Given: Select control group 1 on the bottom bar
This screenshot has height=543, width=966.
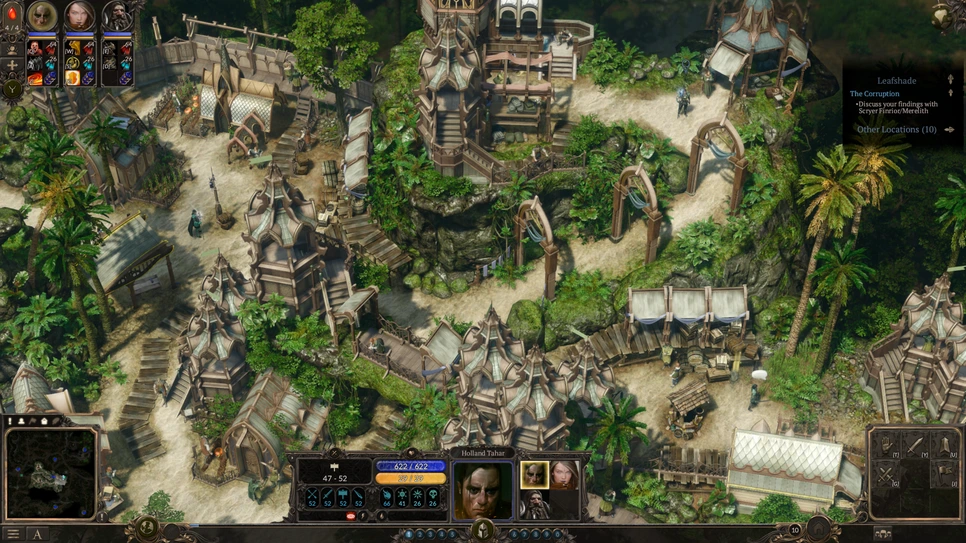Looking at the screenshot, I should (408, 535).
